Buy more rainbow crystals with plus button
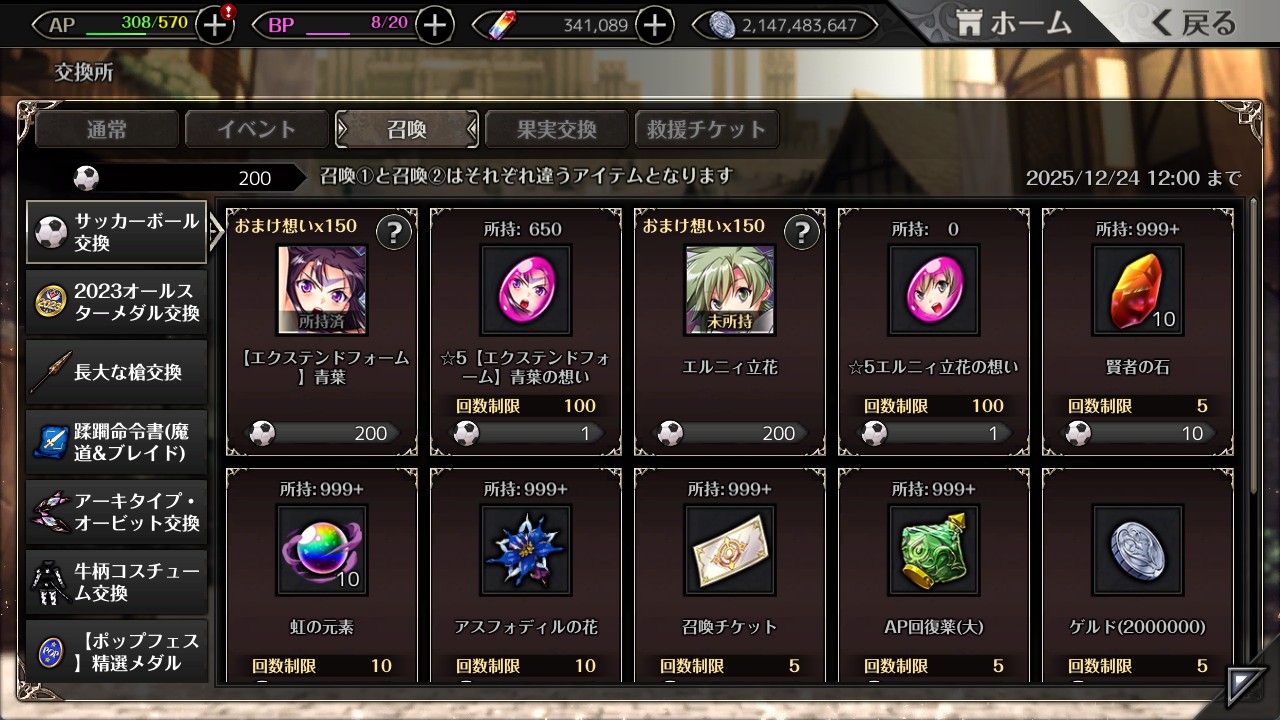The height and width of the screenshot is (720, 1280). pos(654,25)
